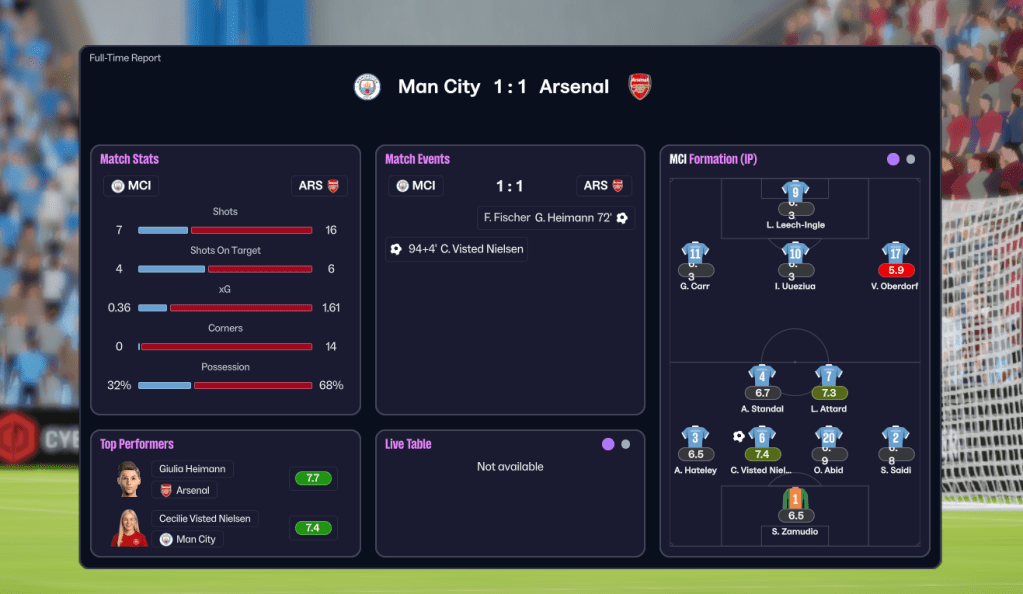Click the ARS badge in Match Events
1023x594 pixels.
603,186
